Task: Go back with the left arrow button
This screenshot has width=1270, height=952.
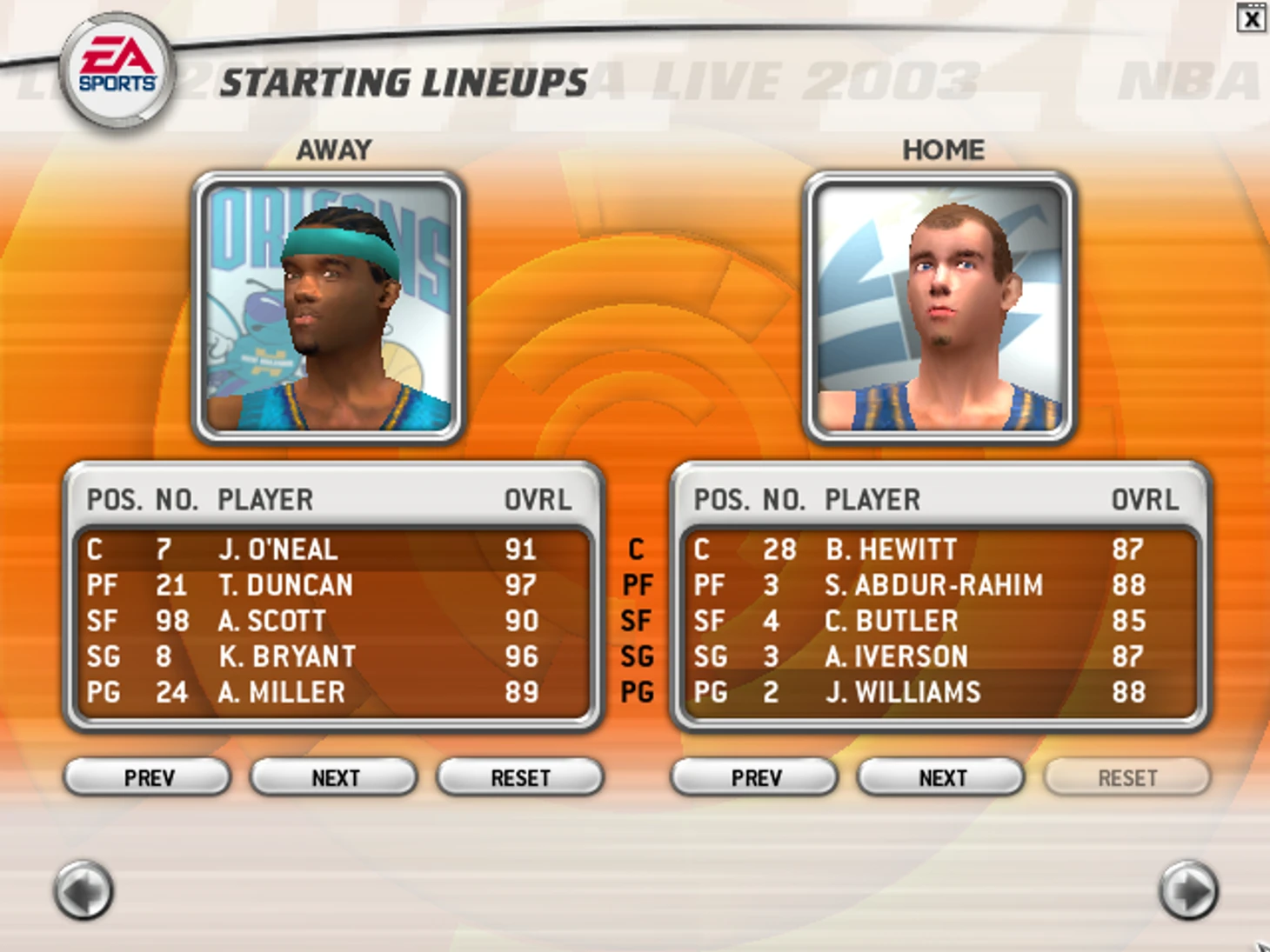Action: (84, 890)
